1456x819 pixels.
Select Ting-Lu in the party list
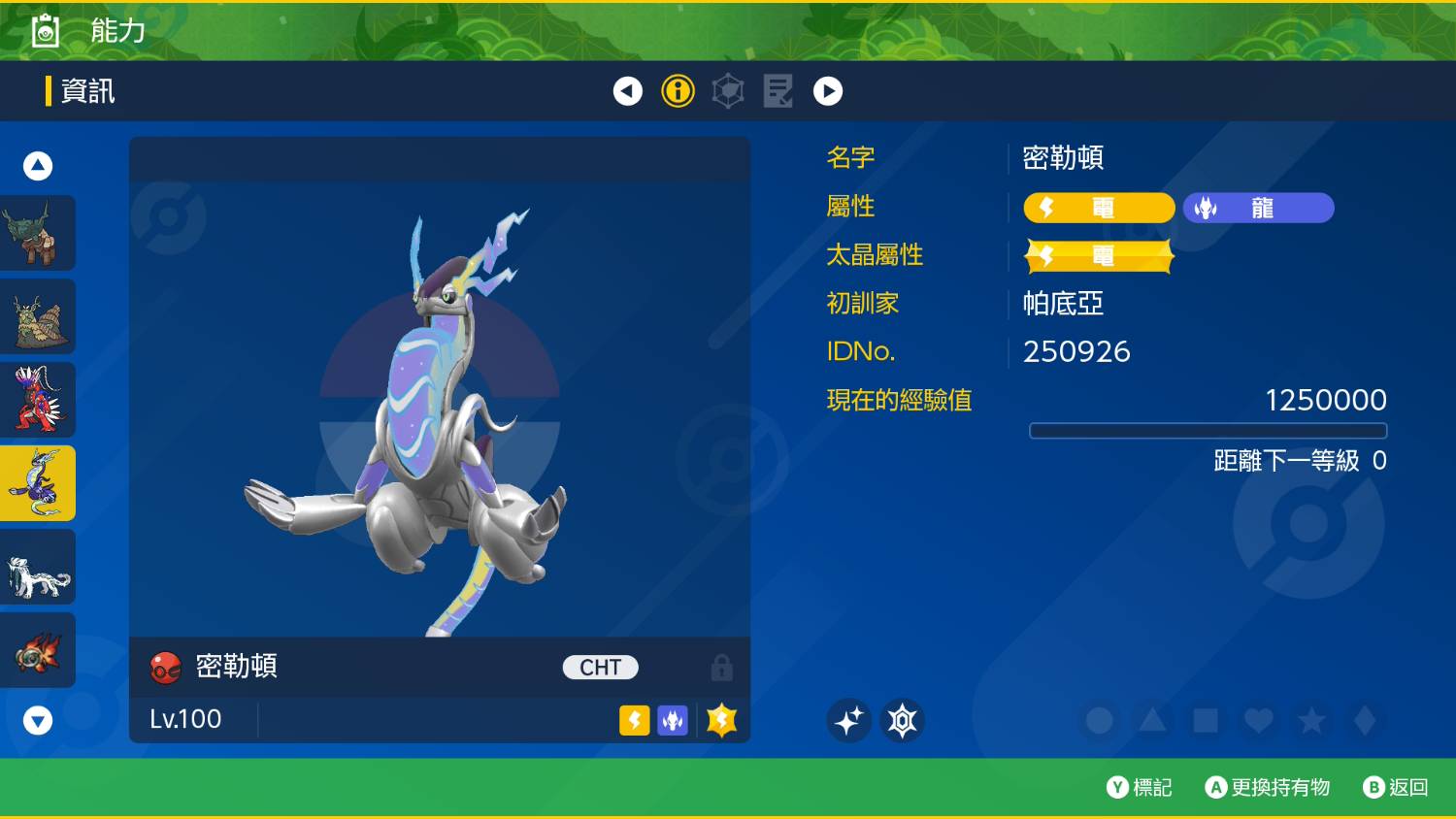[x=38, y=233]
